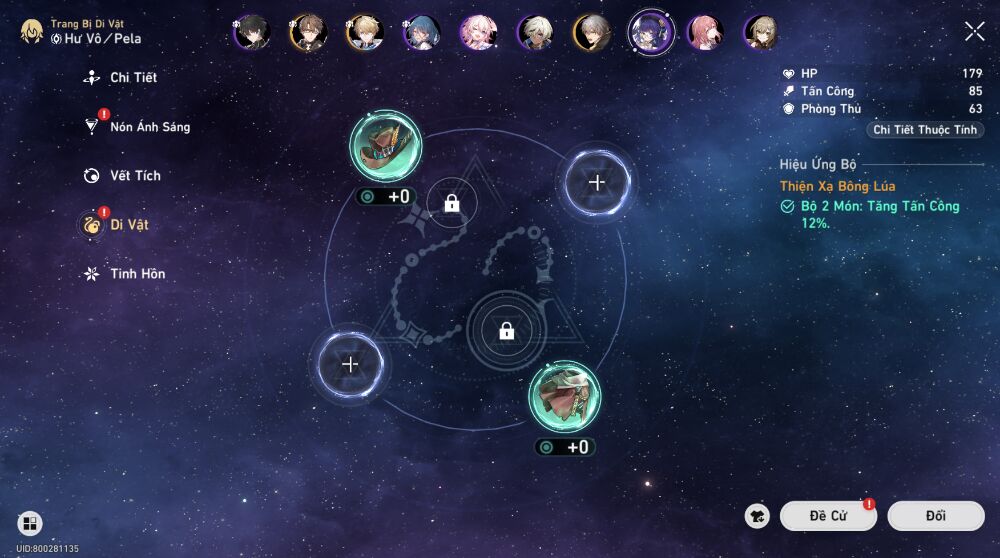Show Chi Tiết Thuộc Tính stat details
The image size is (1000, 558).
pyautogui.click(x=926, y=130)
